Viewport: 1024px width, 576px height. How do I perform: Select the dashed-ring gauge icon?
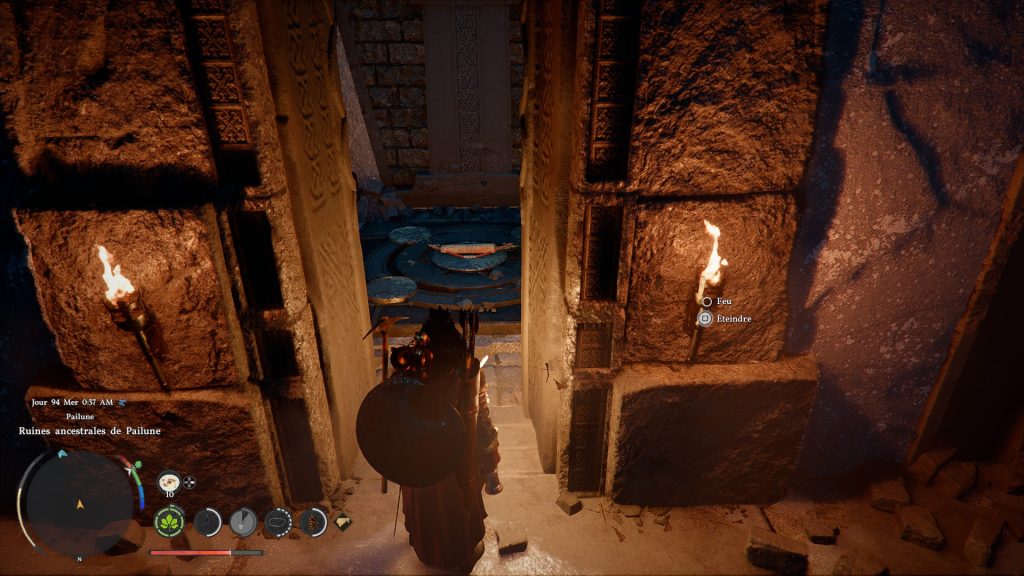pos(277,521)
